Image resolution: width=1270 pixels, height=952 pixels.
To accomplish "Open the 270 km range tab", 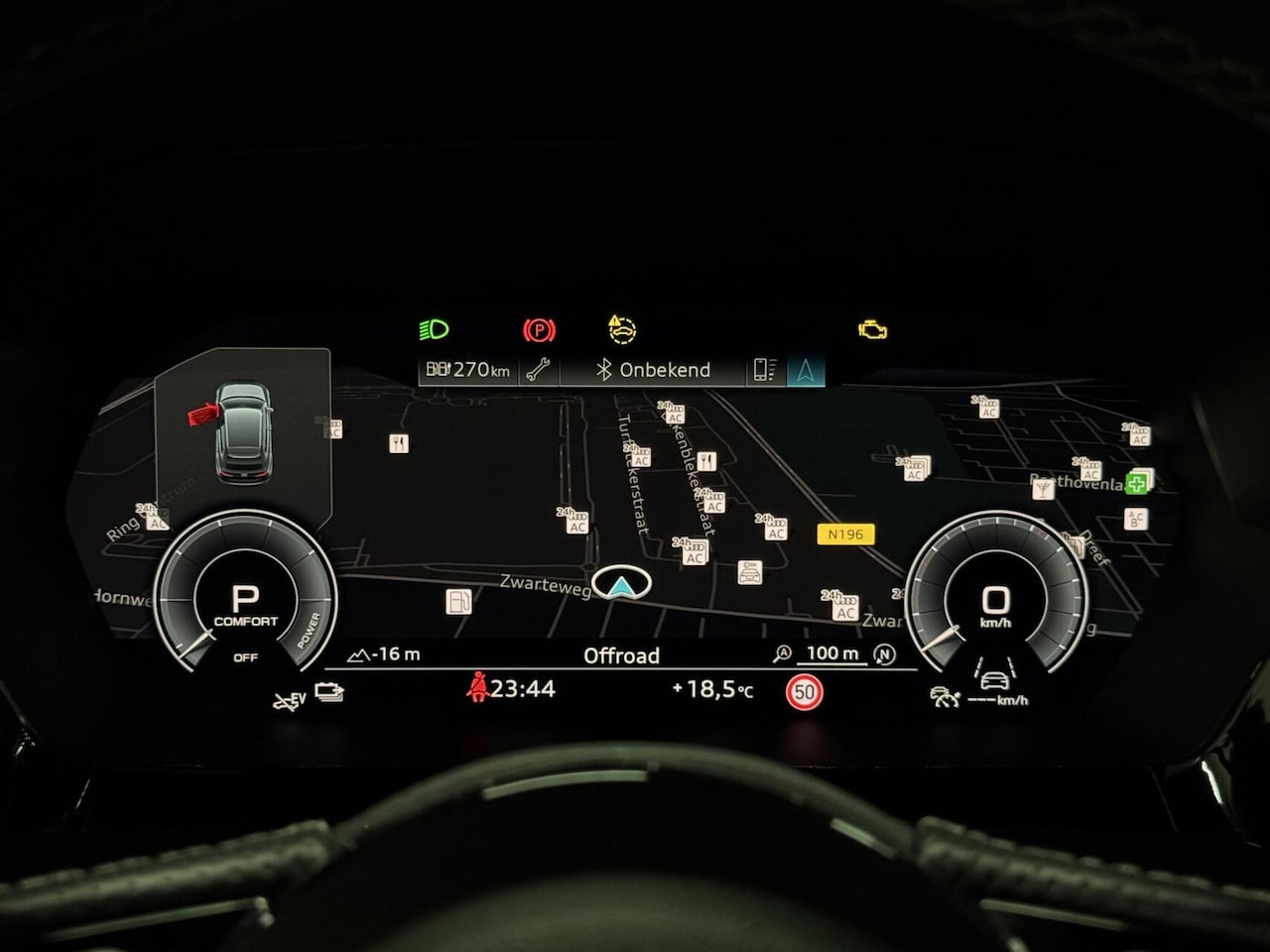I will [x=468, y=370].
